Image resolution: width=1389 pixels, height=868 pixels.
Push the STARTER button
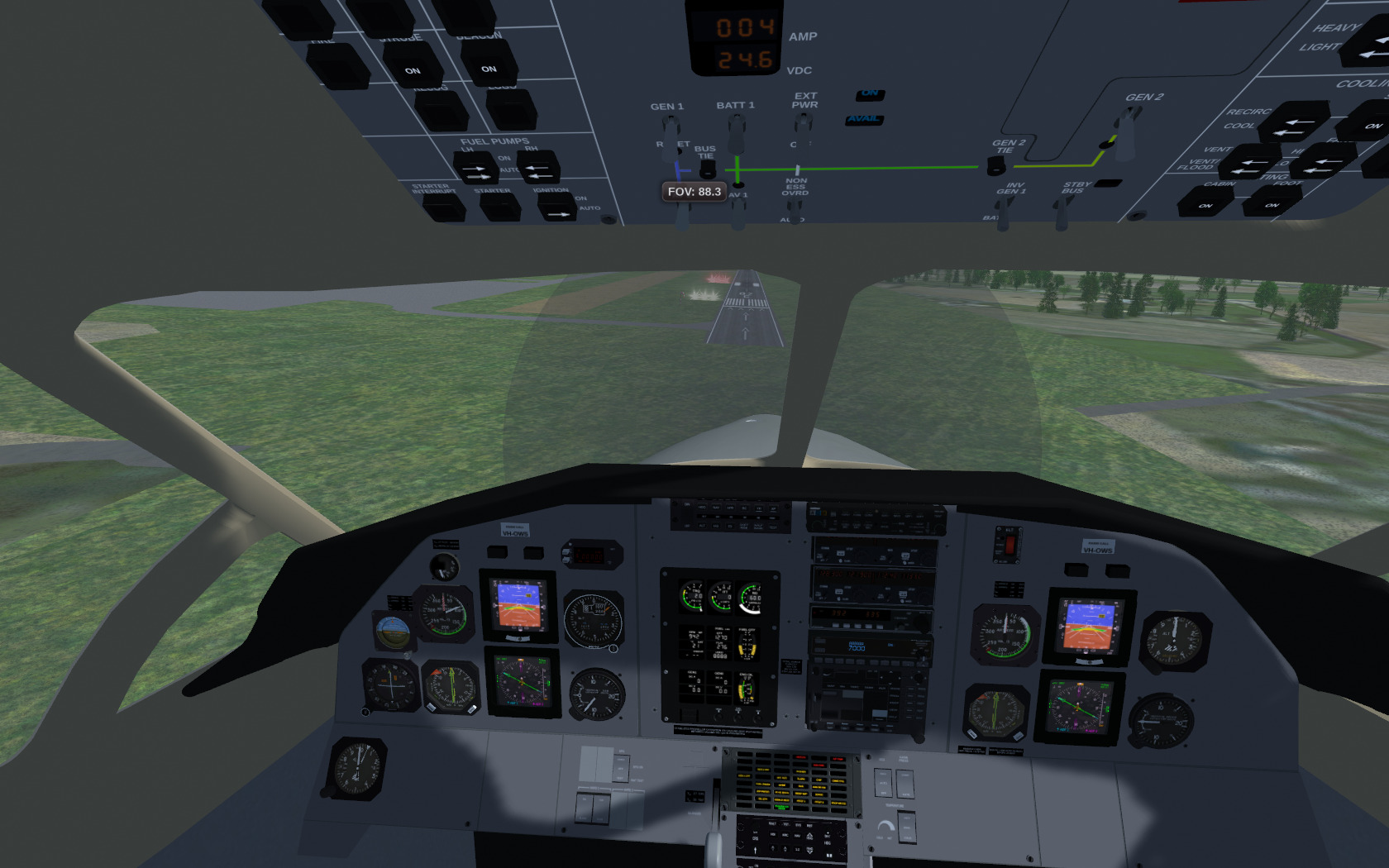tap(499, 207)
